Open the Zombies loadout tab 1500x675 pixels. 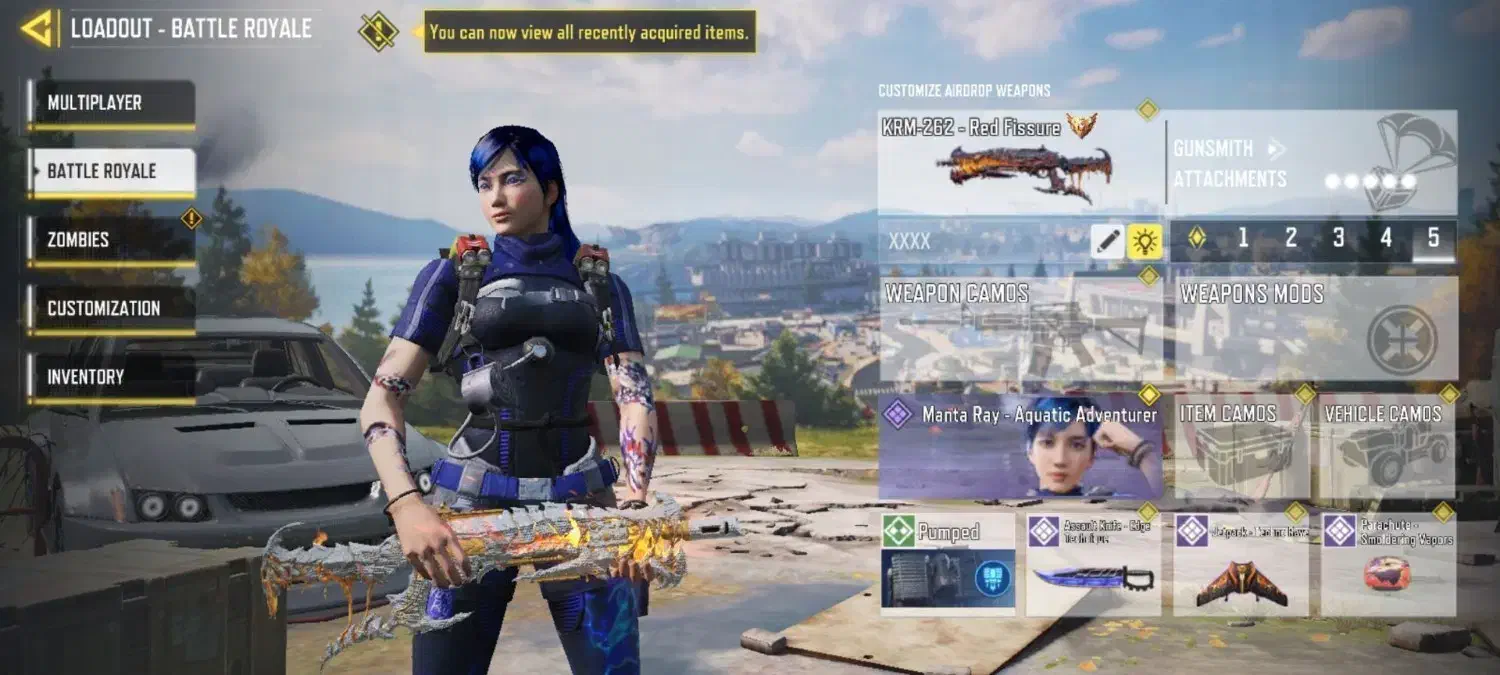[111, 240]
